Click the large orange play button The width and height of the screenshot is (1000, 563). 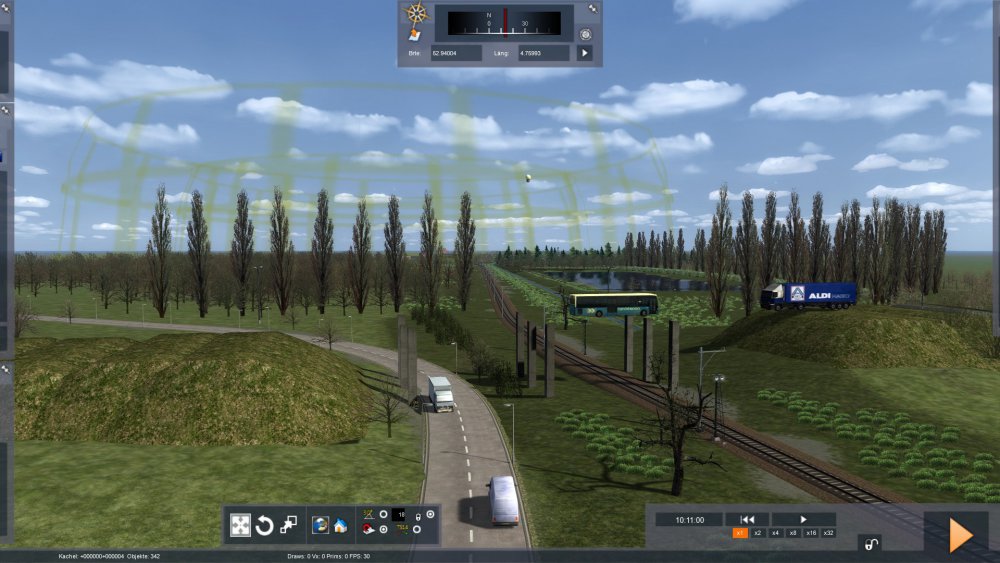[960, 535]
